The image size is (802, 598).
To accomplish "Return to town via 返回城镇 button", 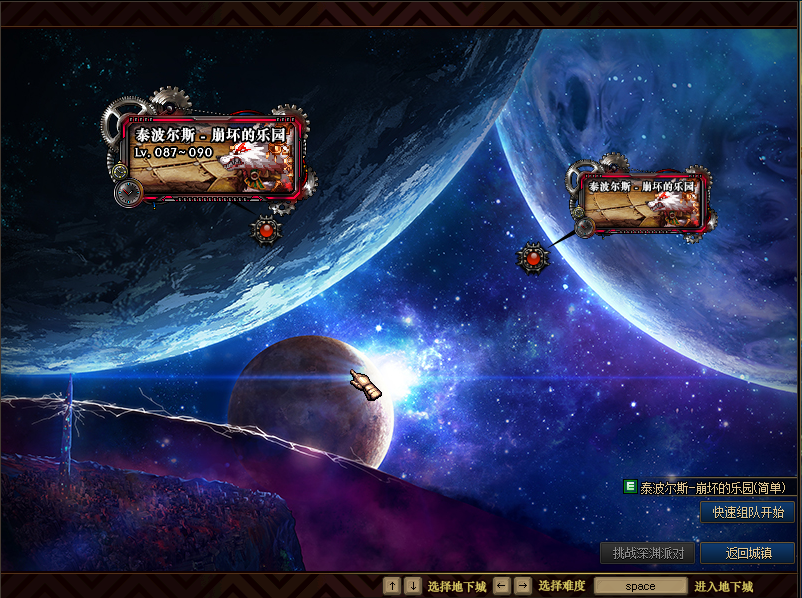I will click(747, 553).
